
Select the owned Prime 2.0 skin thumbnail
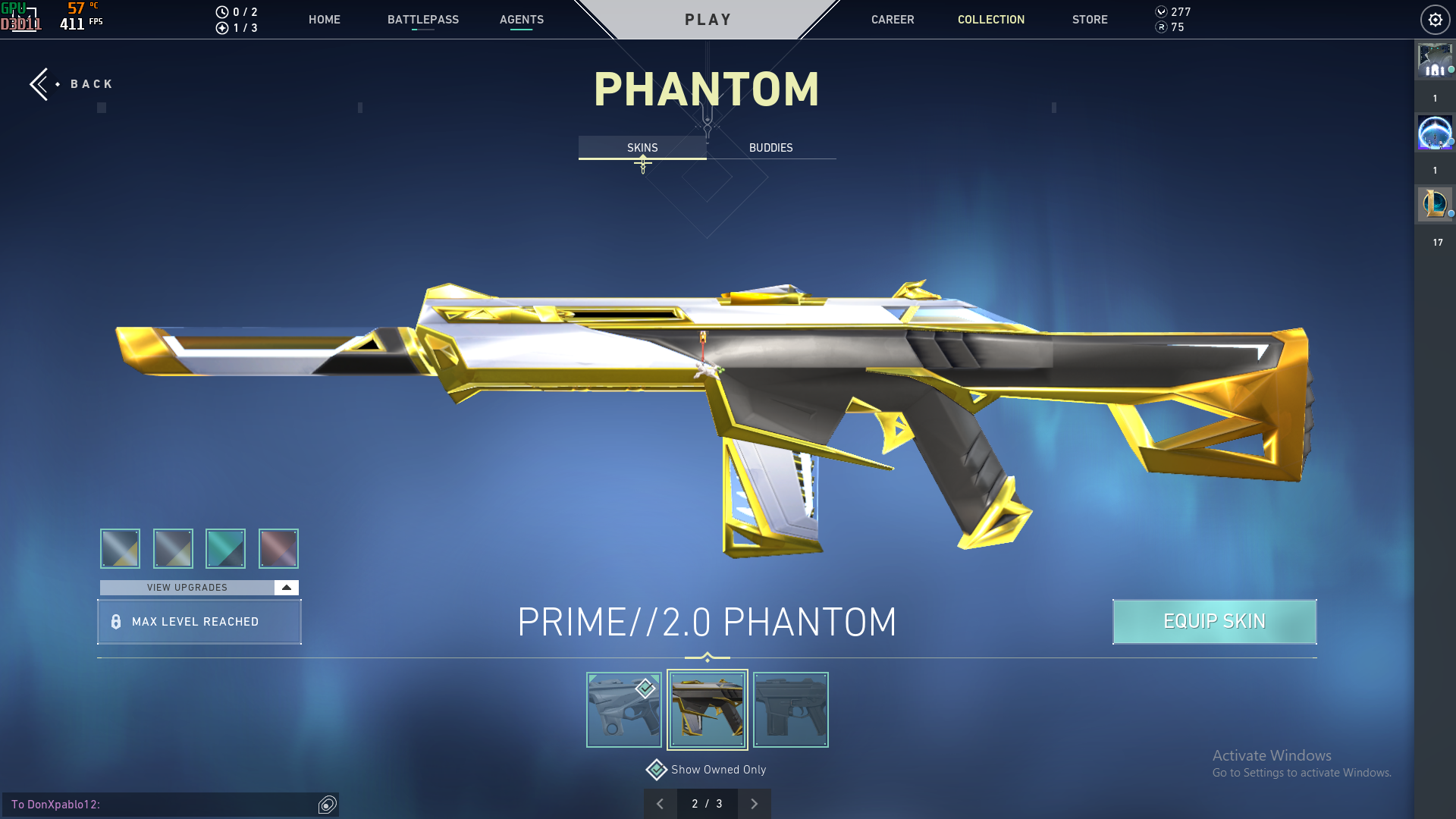point(708,709)
